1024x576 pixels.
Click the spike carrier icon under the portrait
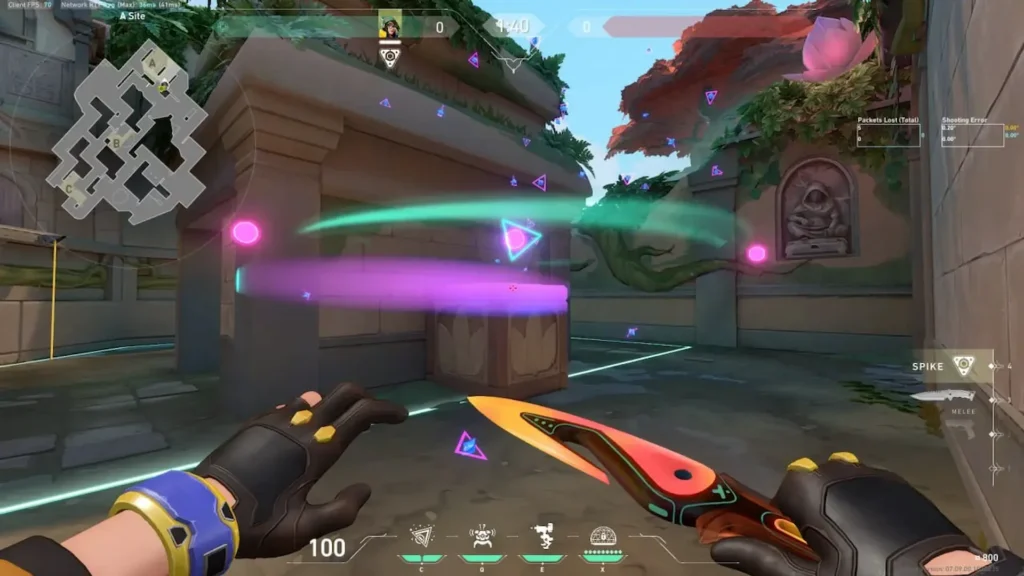coord(390,56)
